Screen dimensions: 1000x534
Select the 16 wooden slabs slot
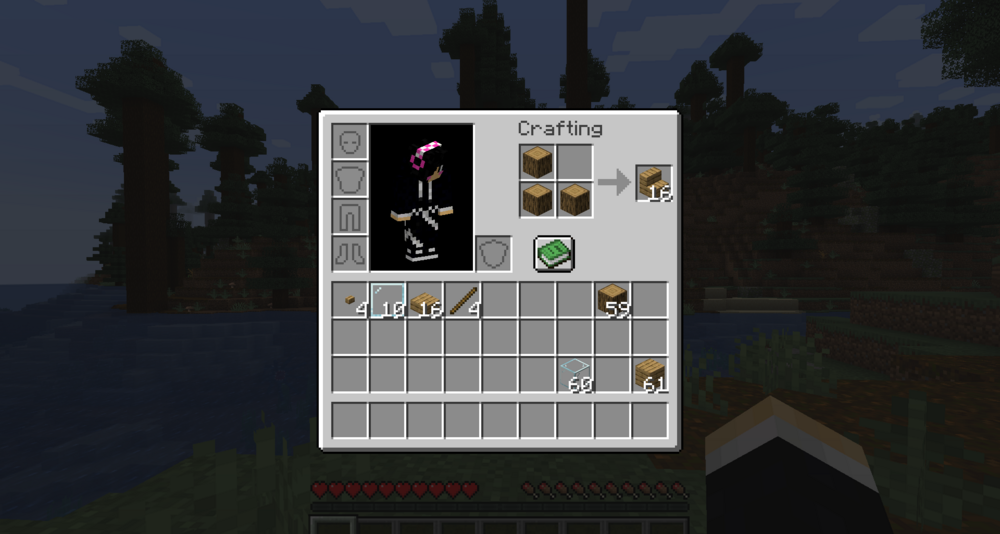coord(425,300)
